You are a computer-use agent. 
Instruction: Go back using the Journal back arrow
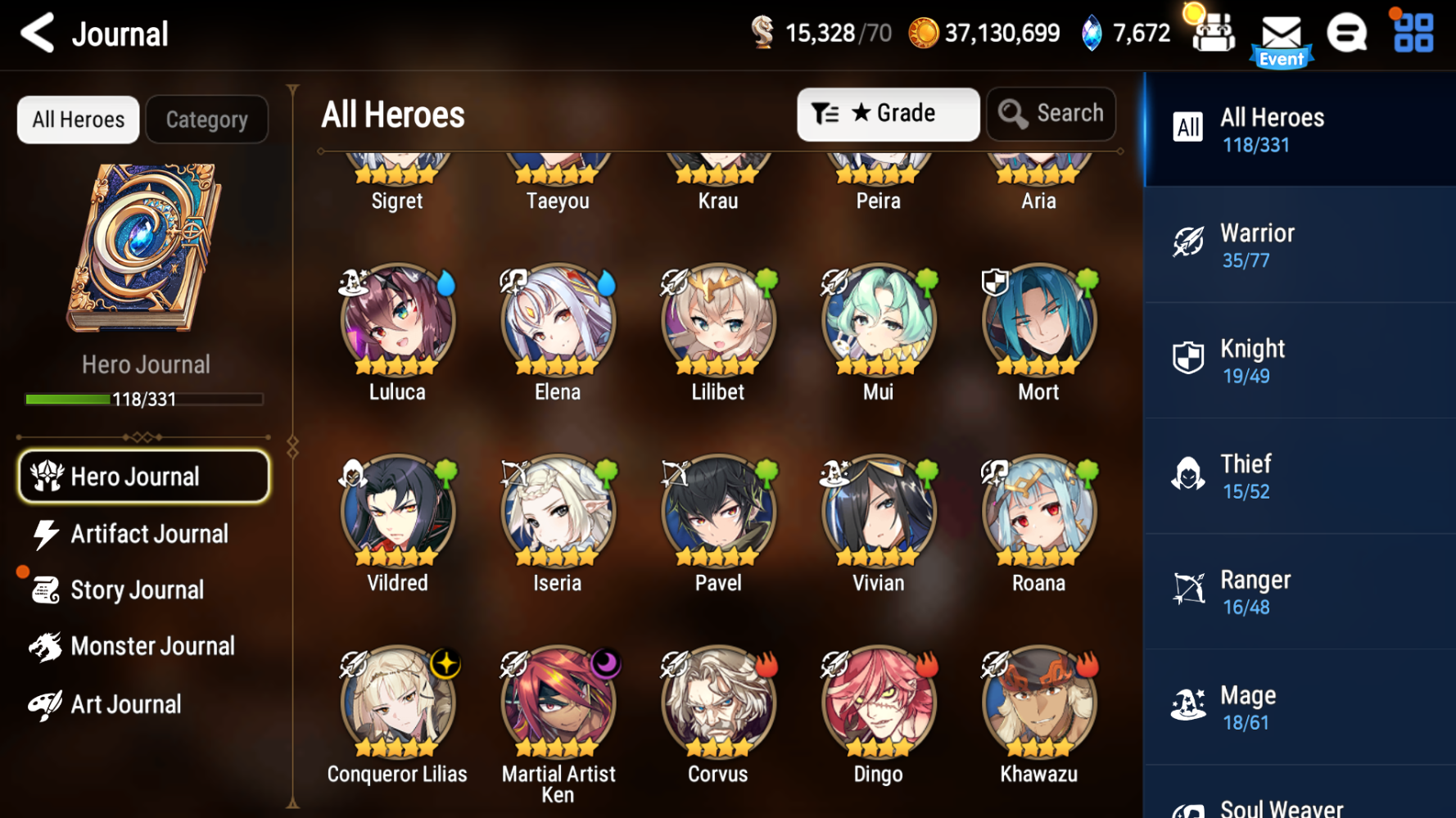click(34, 34)
